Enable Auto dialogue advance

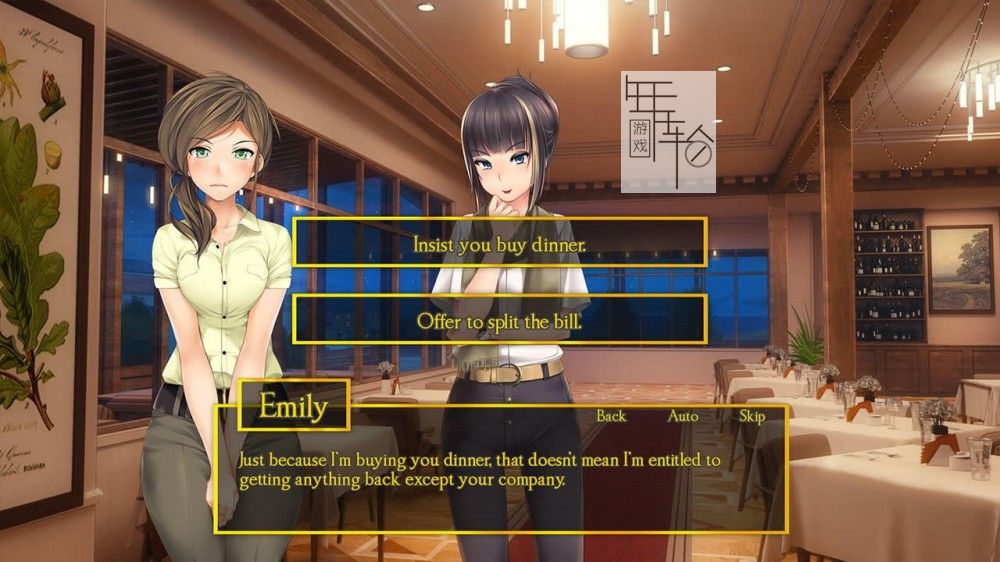[683, 416]
